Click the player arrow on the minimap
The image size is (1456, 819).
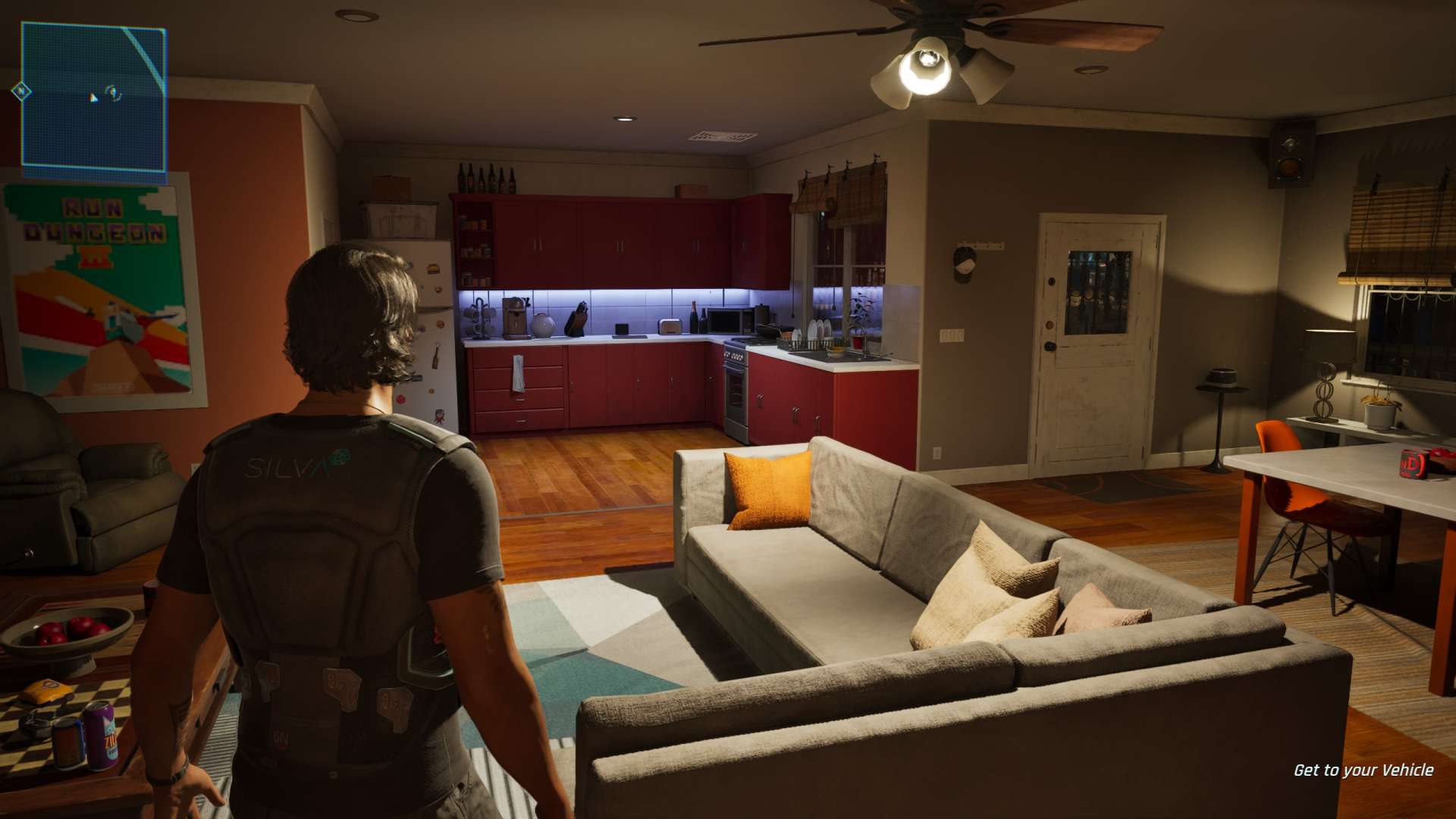pyautogui.click(x=93, y=97)
